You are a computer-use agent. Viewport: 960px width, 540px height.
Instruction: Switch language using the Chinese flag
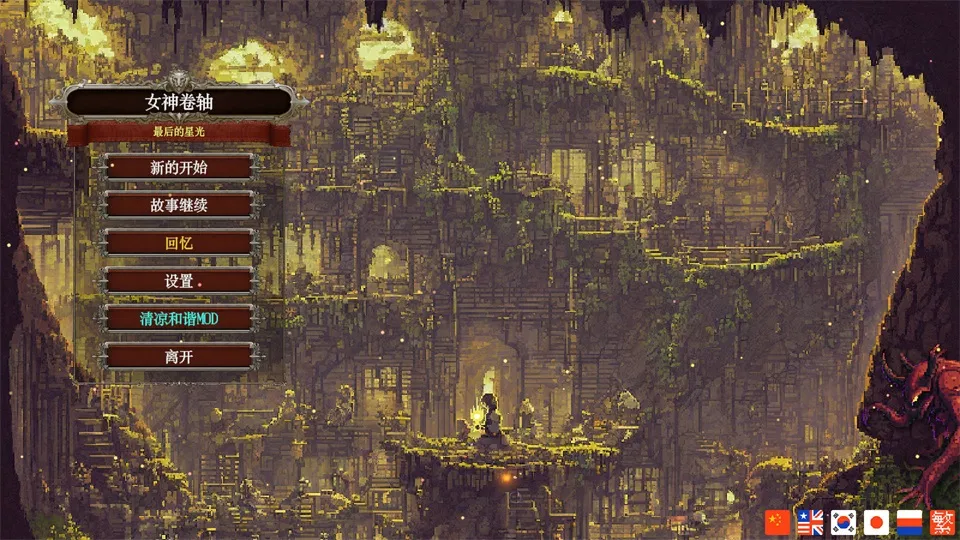tap(777, 521)
